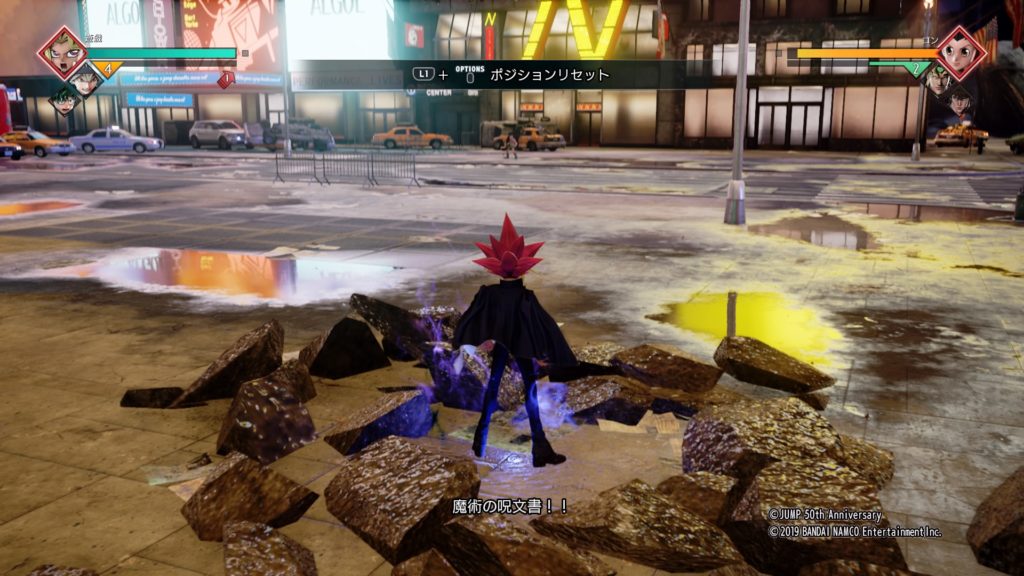1024x576 pixels.
Task: Choose Dio's opponent support portrait
Action: (937, 80)
